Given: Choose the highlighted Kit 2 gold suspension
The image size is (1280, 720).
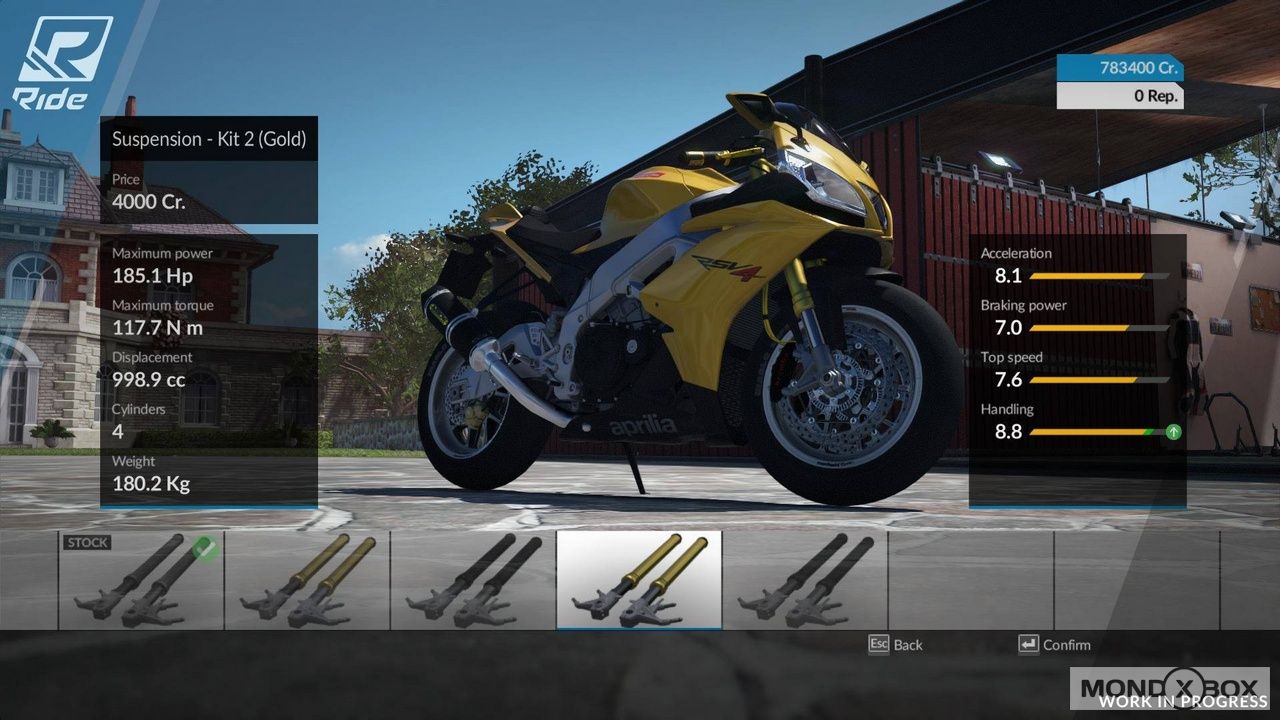Looking at the screenshot, I should click(x=639, y=580).
